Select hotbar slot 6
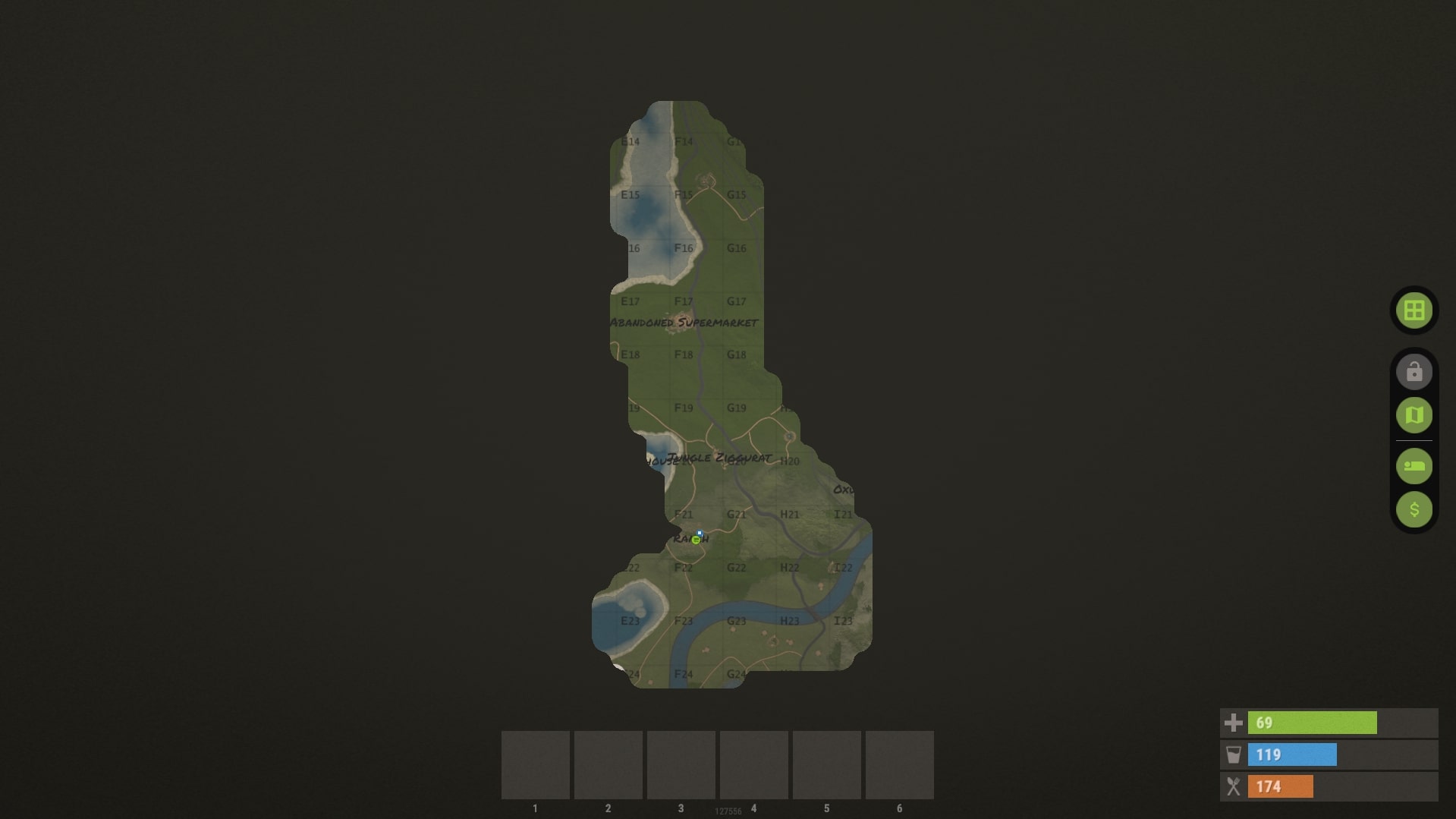Image resolution: width=1456 pixels, height=819 pixels. 900,764
